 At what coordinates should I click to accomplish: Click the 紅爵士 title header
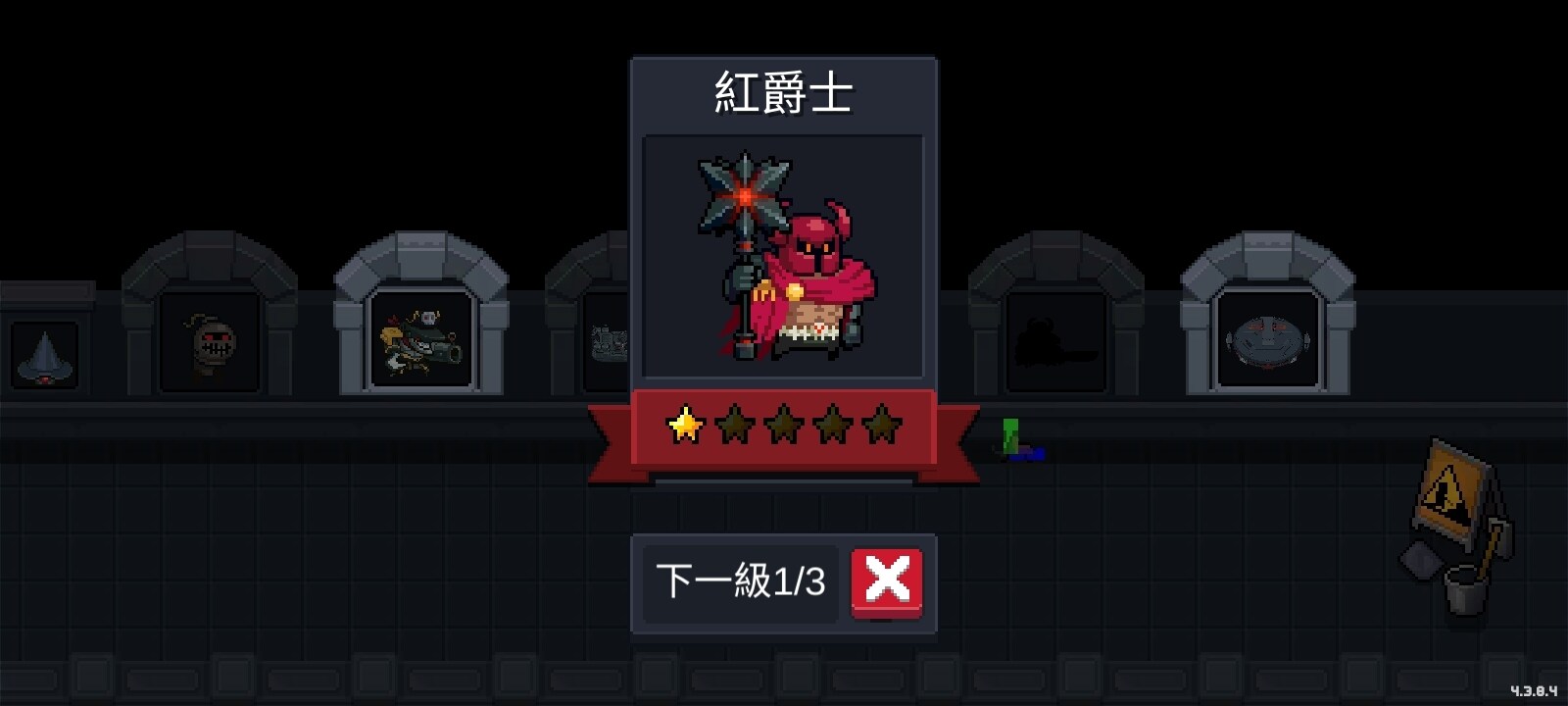(x=784, y=93)
